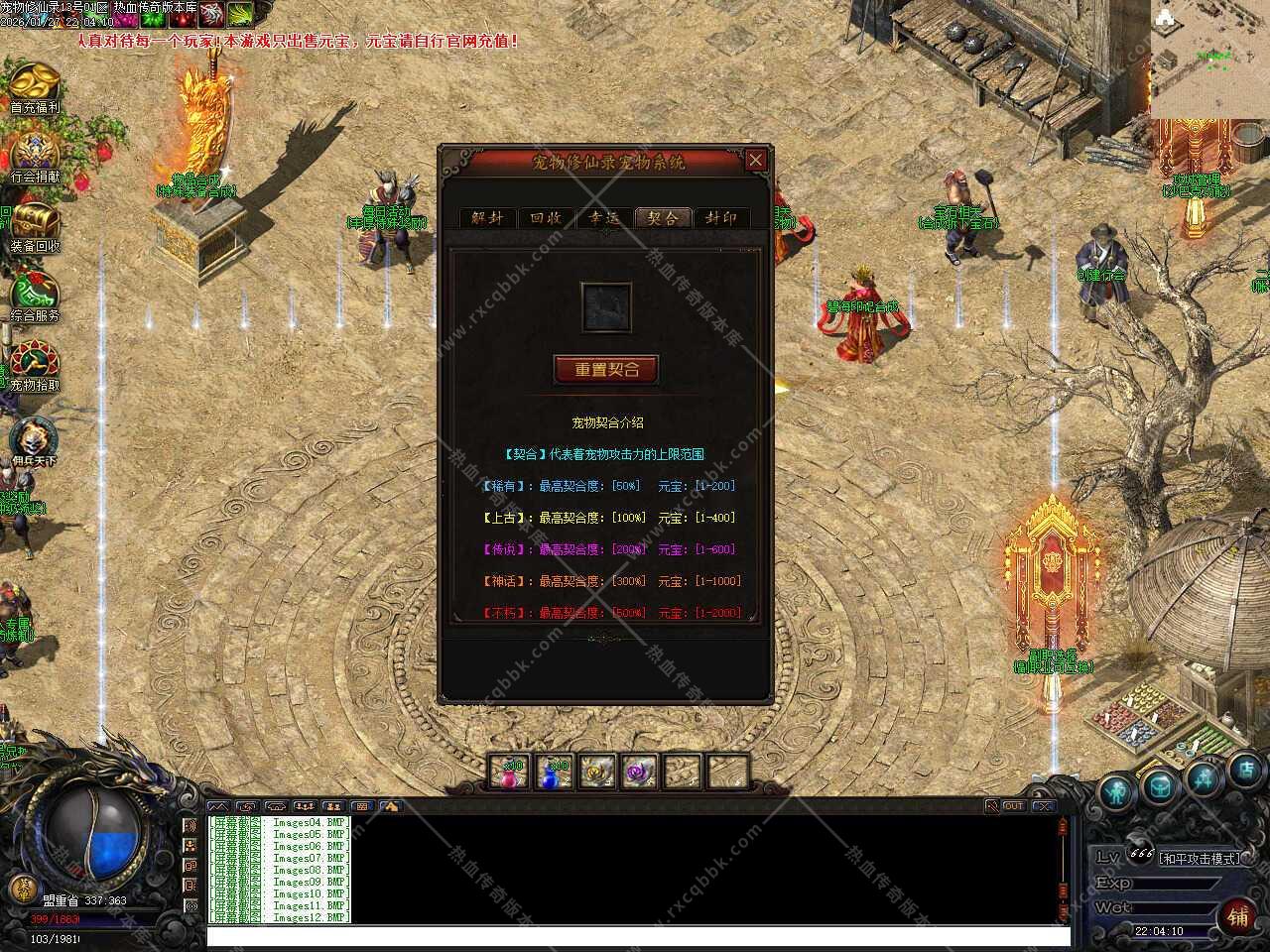Open the minimap in the corner
The image size is (1270, 952).
click(x=1209, y=59)
